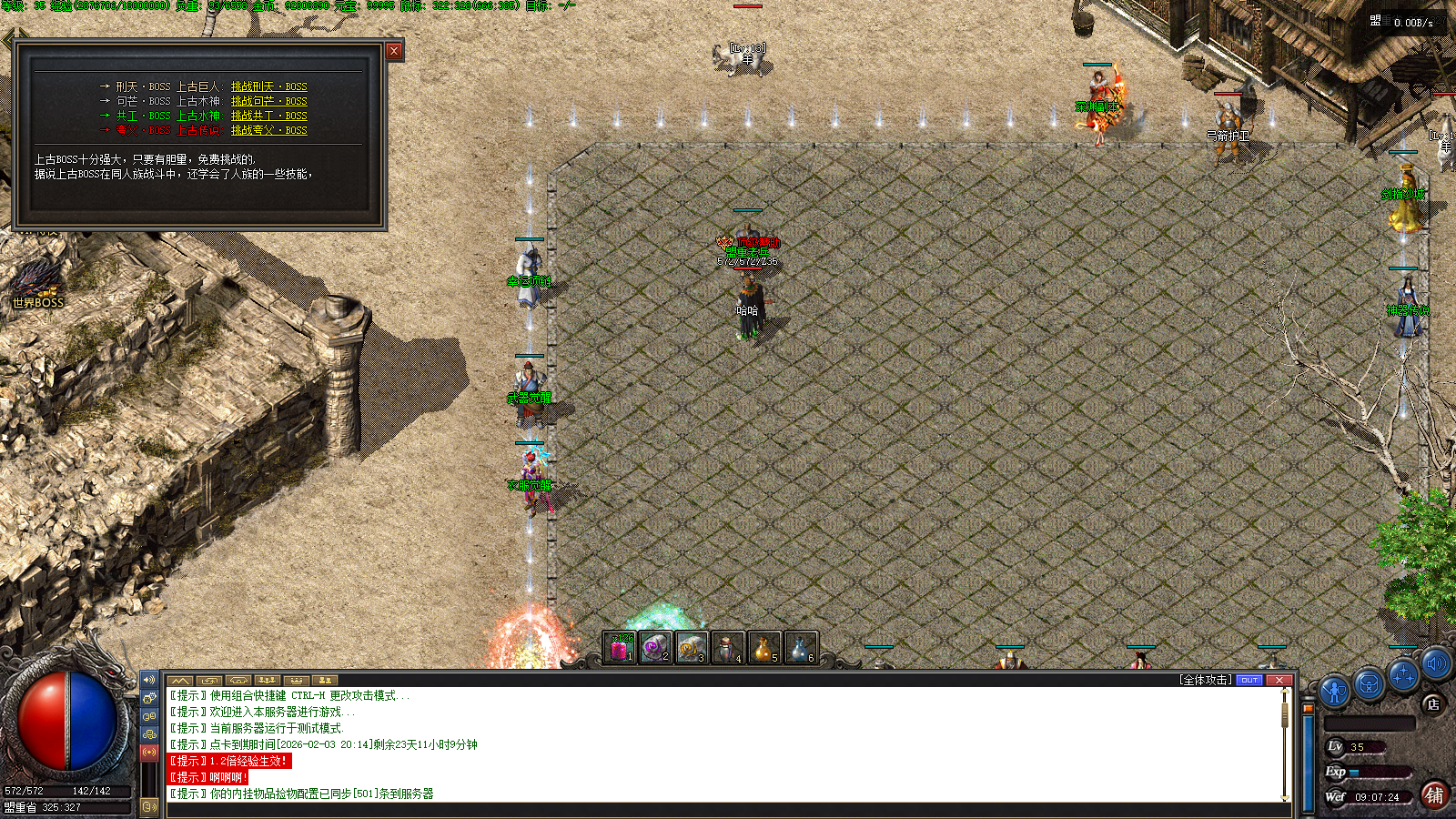Close the ancient BOSS dialog window

[394, 51]
